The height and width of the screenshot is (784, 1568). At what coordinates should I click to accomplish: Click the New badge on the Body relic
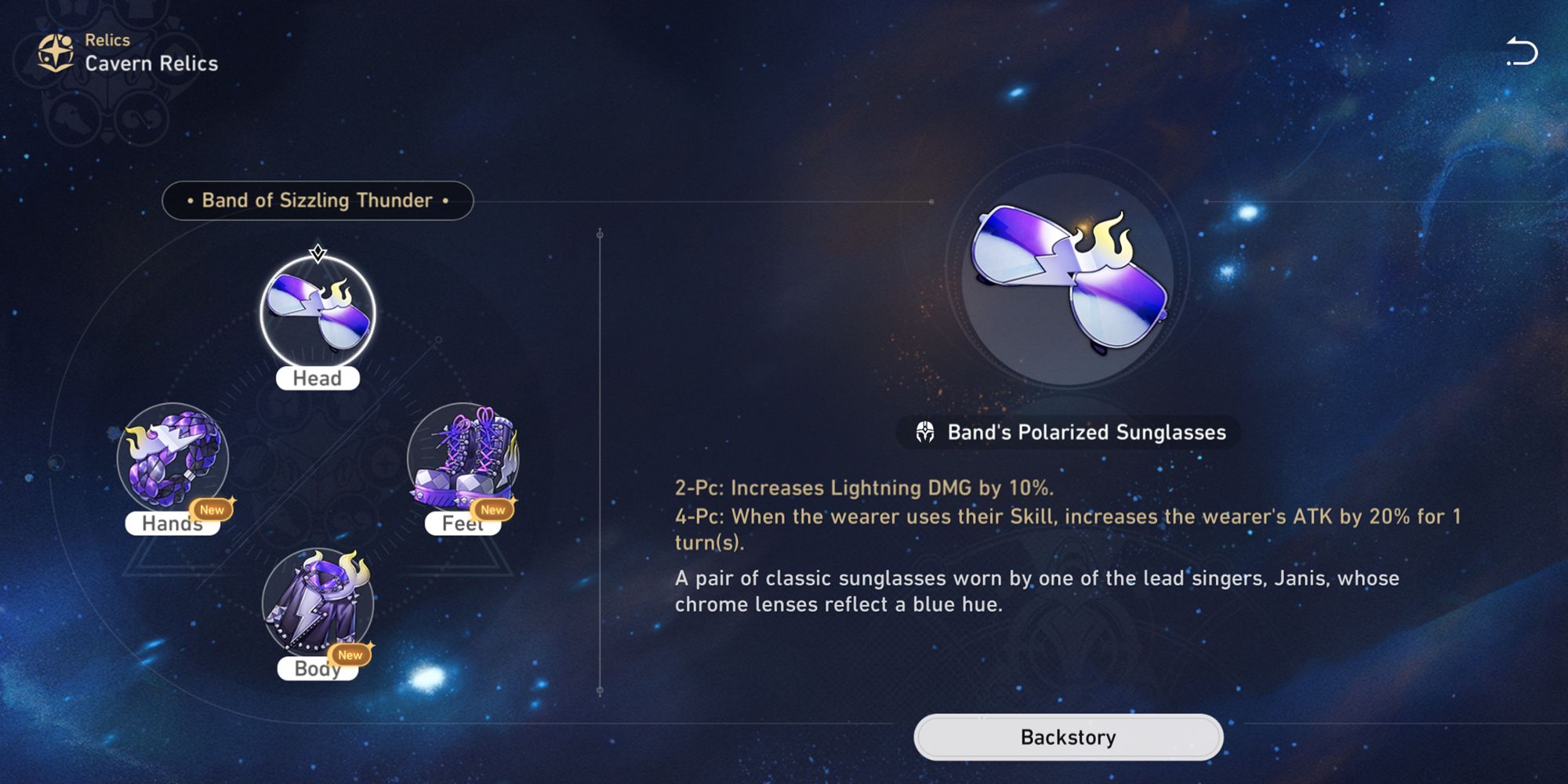tap(351, 655)
